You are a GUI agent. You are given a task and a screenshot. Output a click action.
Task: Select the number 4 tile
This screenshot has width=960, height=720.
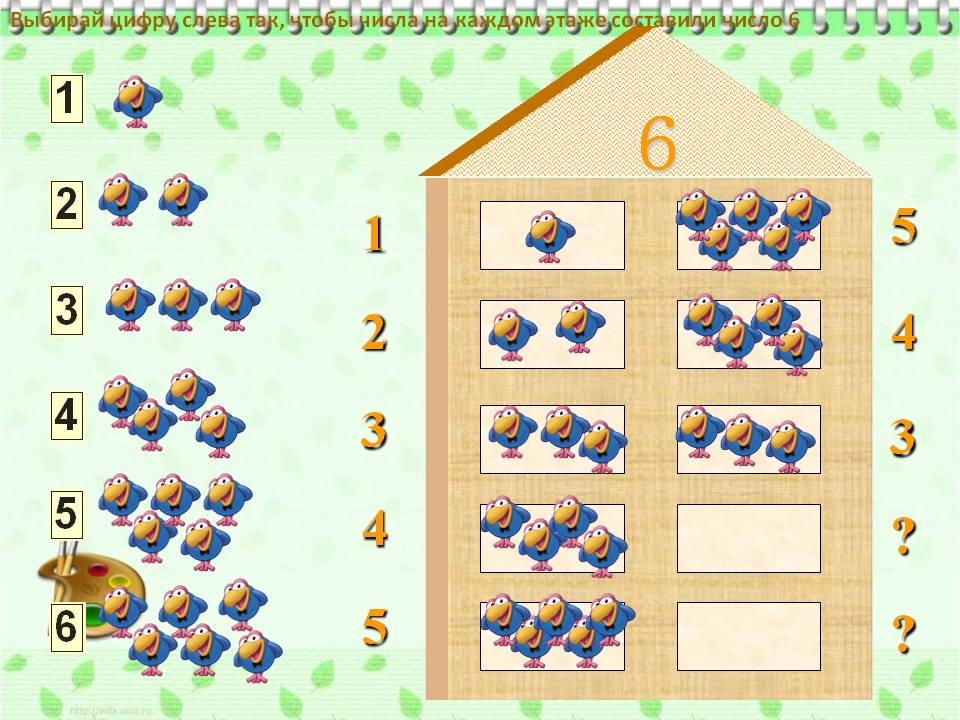tap(66, 415)
